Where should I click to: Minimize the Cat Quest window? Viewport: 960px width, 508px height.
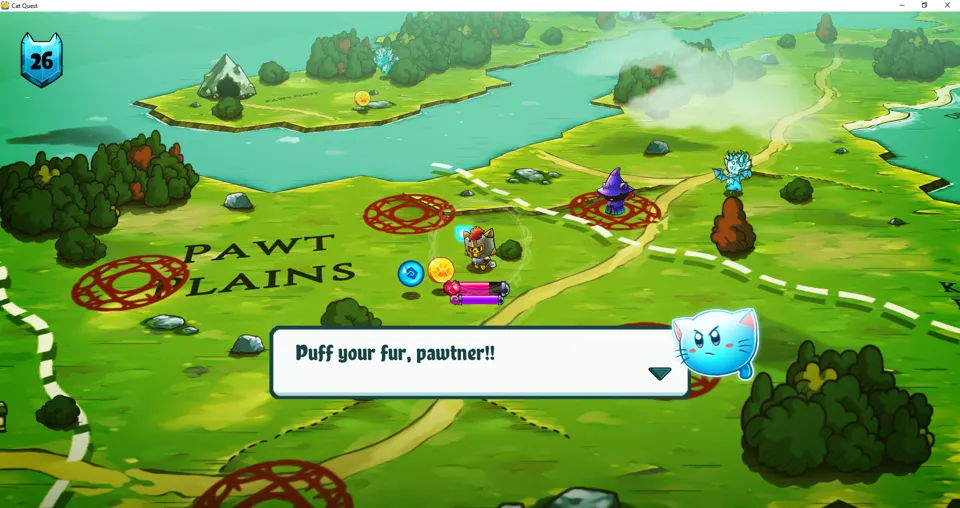click(x=902, y=6)
